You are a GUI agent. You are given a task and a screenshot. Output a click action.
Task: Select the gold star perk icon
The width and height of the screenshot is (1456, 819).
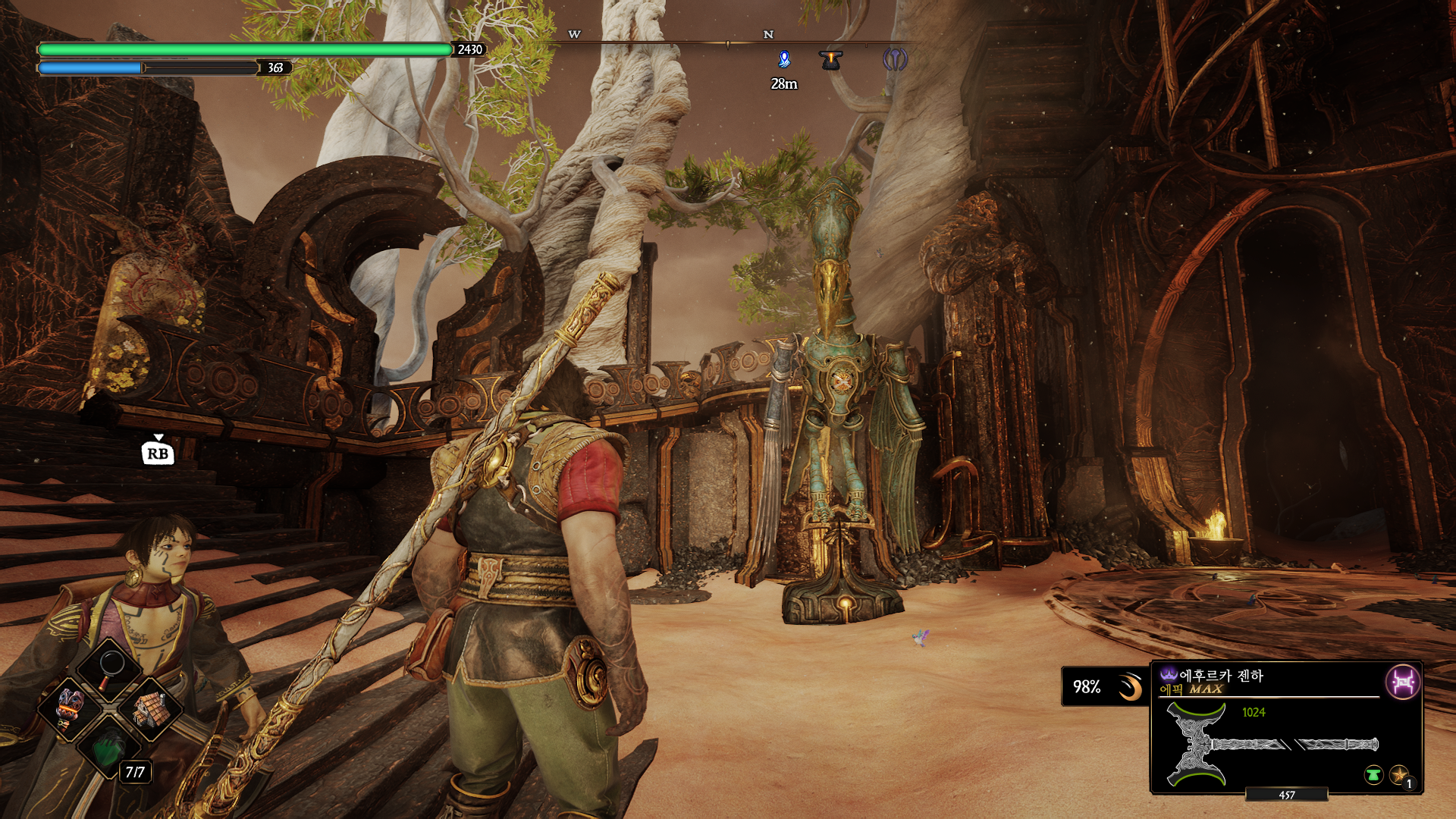click(x=1399, y=775)
